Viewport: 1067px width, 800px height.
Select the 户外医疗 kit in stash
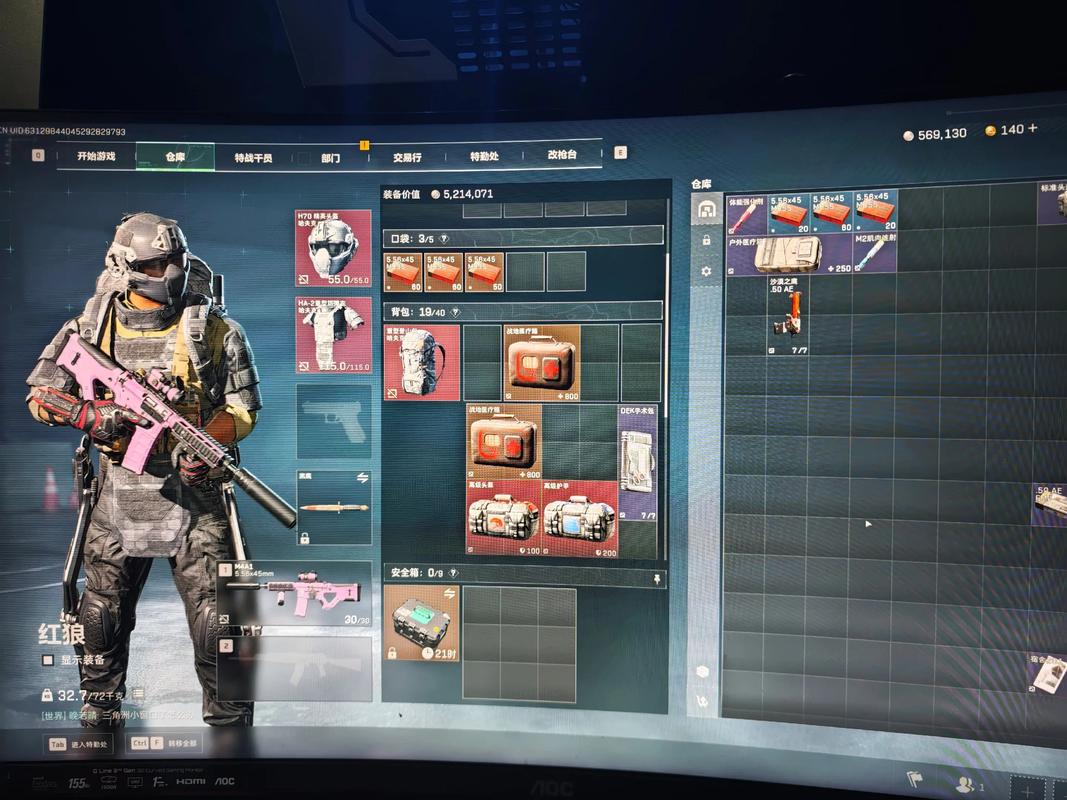coord(789,254)
